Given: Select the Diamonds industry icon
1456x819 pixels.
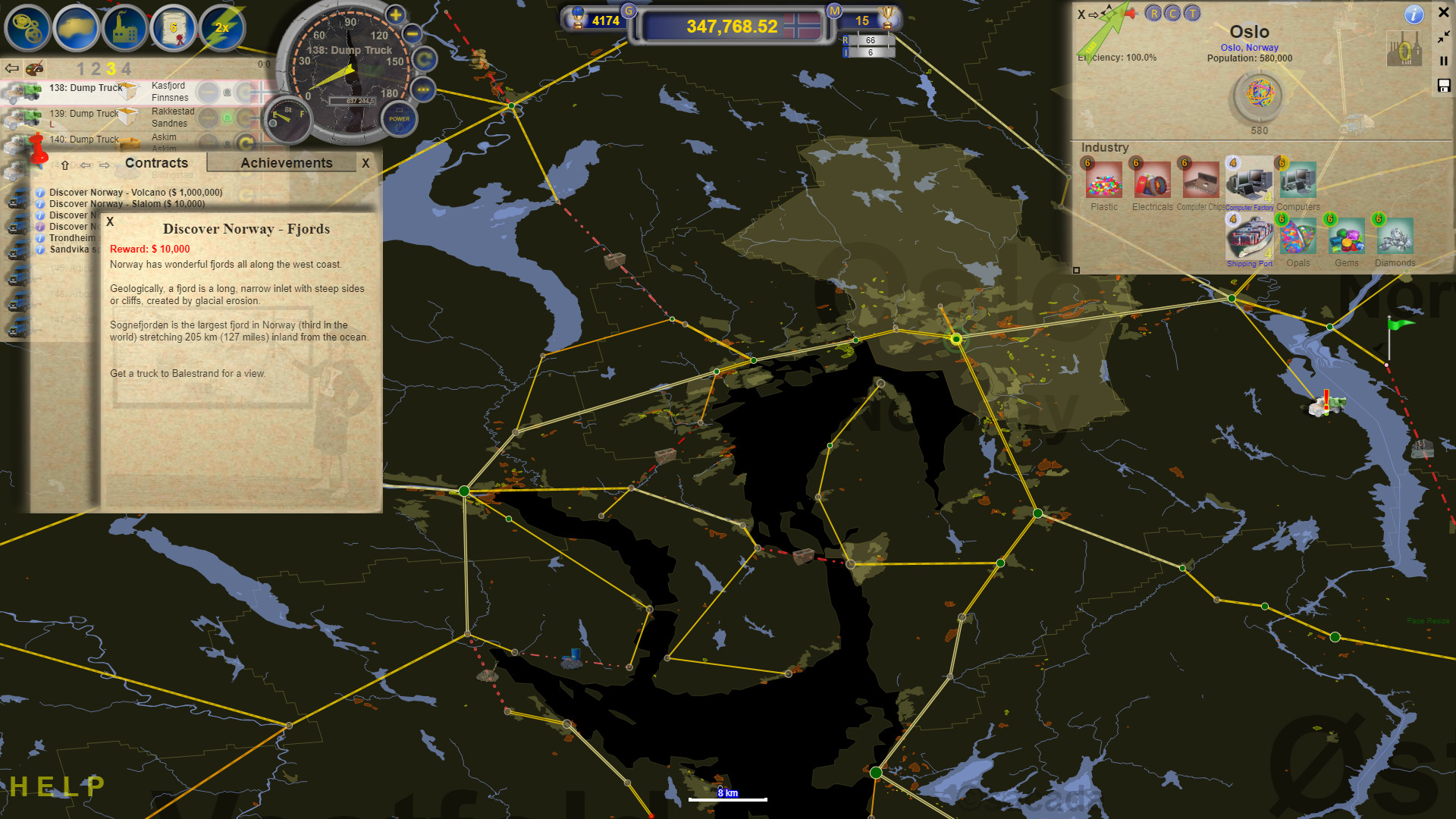Looking at the screenshot, I should pos(1395,237).
